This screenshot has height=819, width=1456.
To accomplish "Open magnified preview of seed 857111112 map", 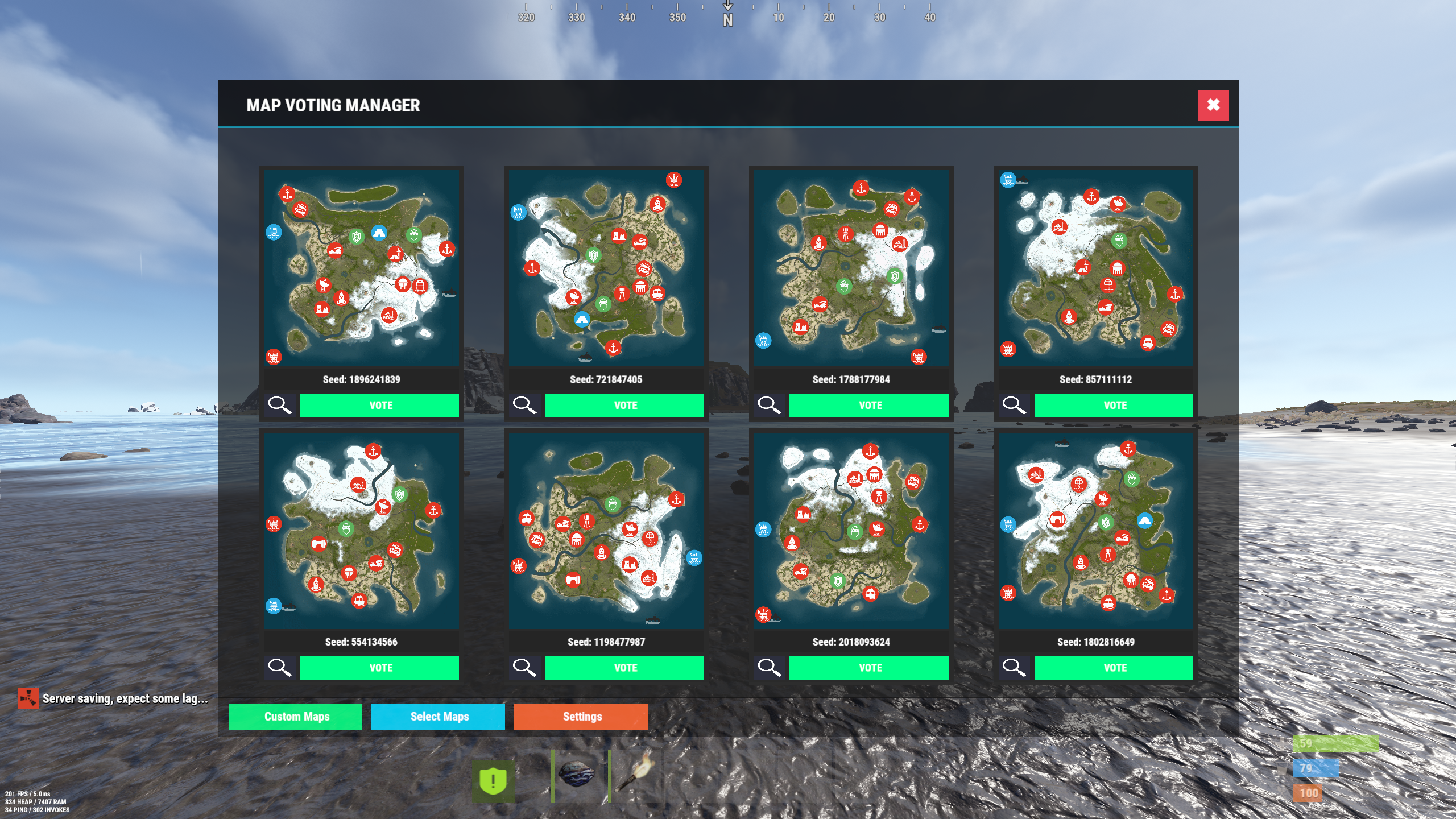I will tap(1015, 405).
